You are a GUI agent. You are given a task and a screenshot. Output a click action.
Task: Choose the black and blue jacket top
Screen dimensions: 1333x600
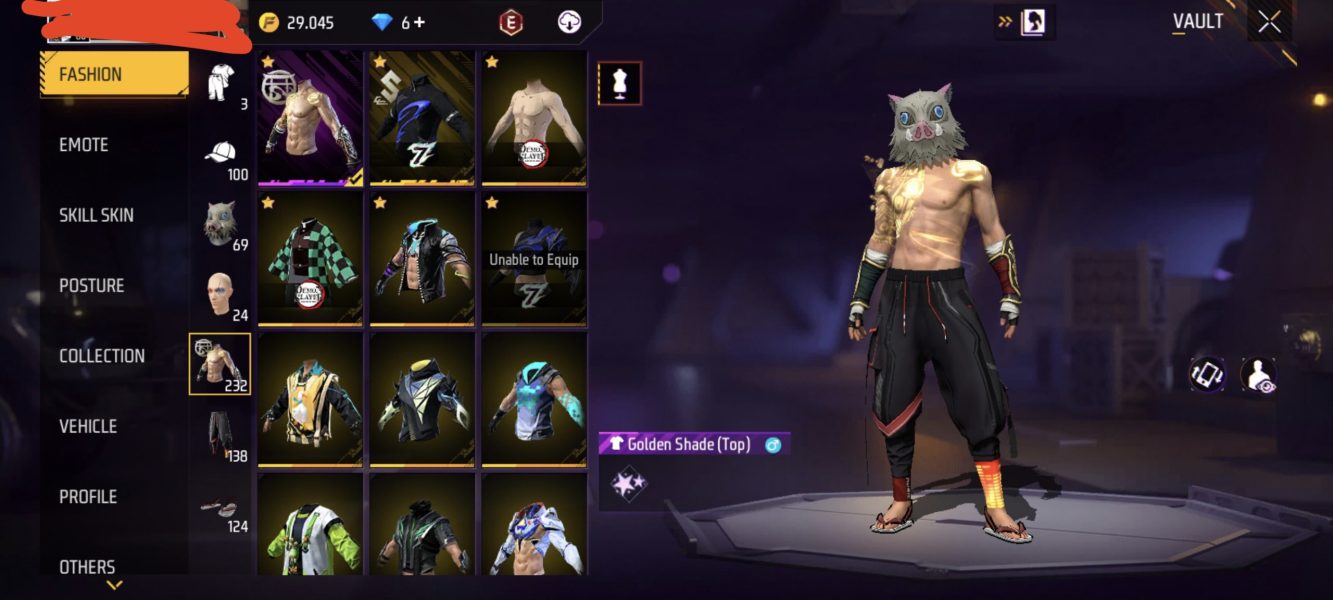[x=422, y=118]
